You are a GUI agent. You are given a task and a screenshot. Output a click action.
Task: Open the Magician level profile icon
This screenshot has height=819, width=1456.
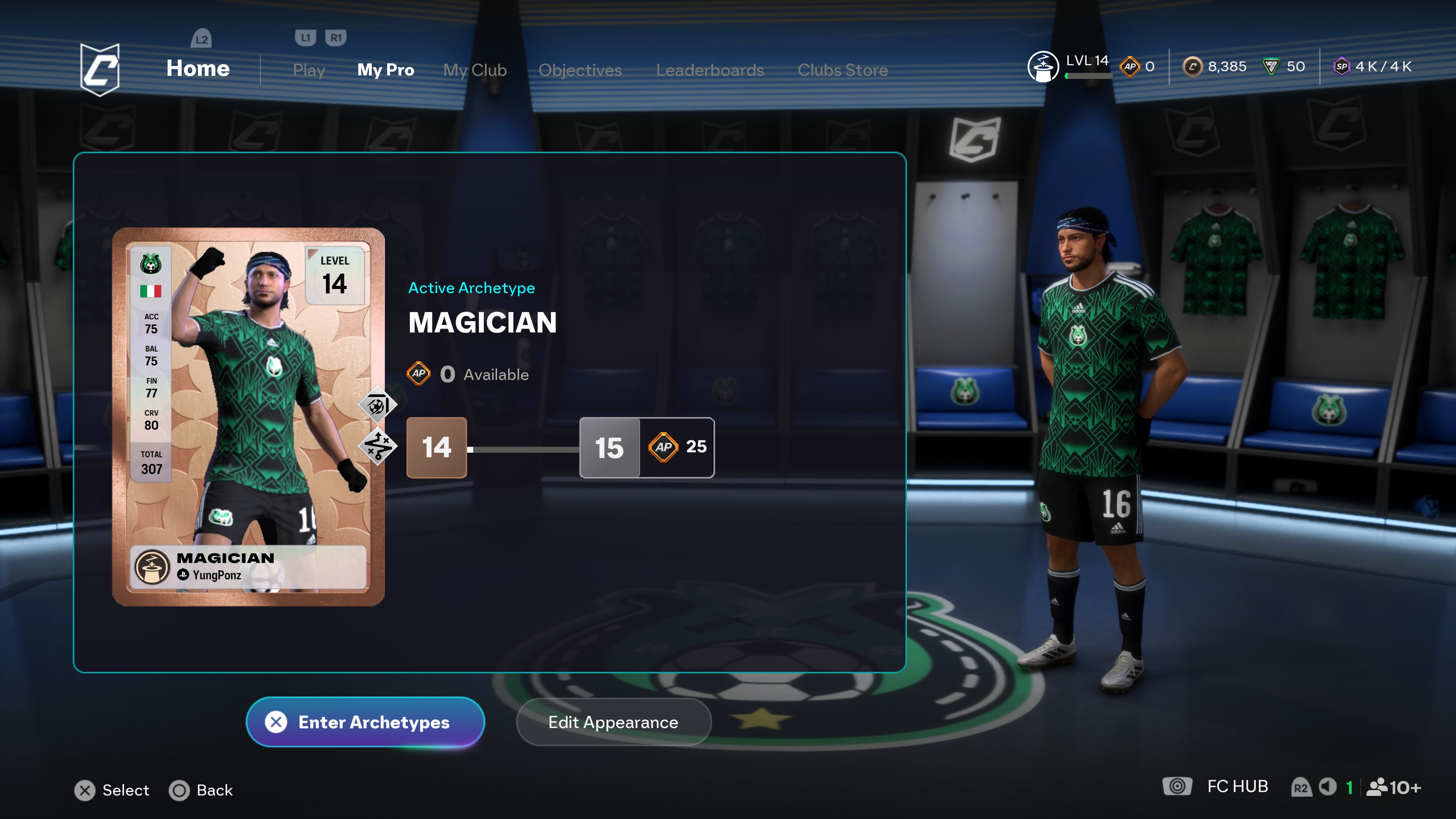[x=1043, y=67]
